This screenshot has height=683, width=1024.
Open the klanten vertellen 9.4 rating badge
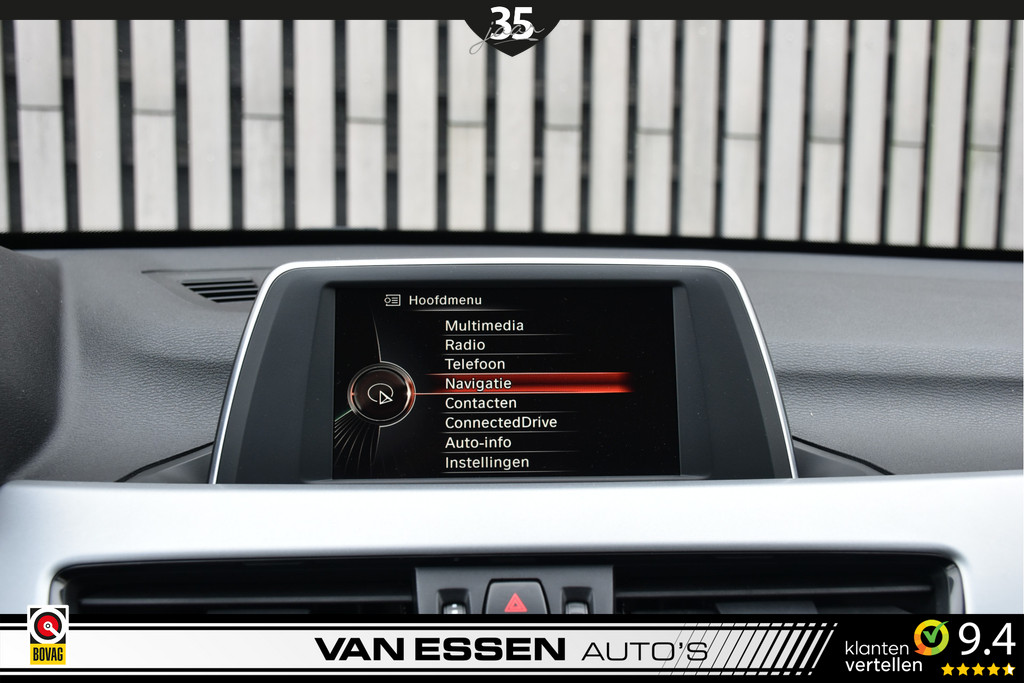click(930, 647)
